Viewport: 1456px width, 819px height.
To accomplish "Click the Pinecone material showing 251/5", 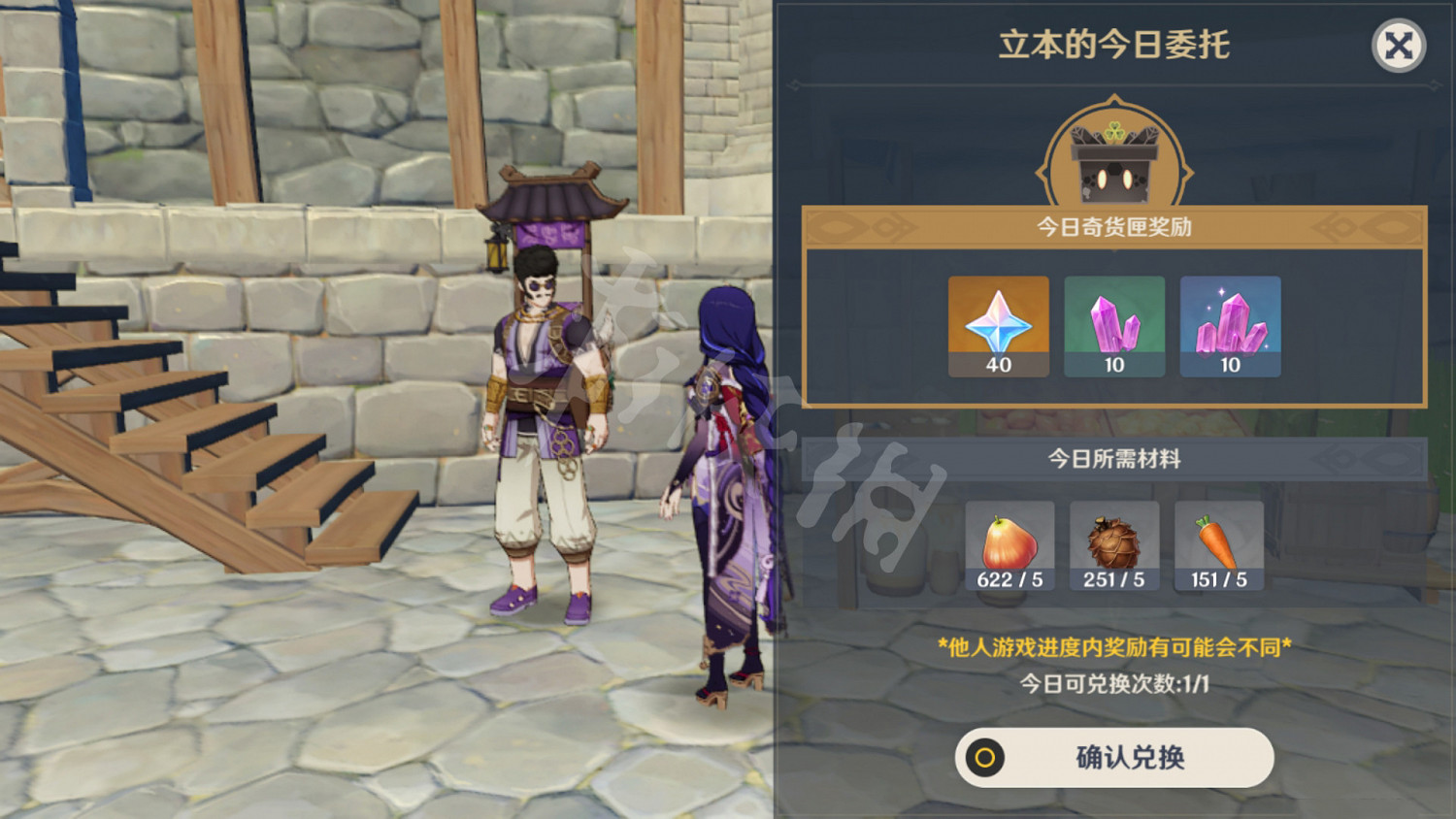I will [x=1113, y=539].
